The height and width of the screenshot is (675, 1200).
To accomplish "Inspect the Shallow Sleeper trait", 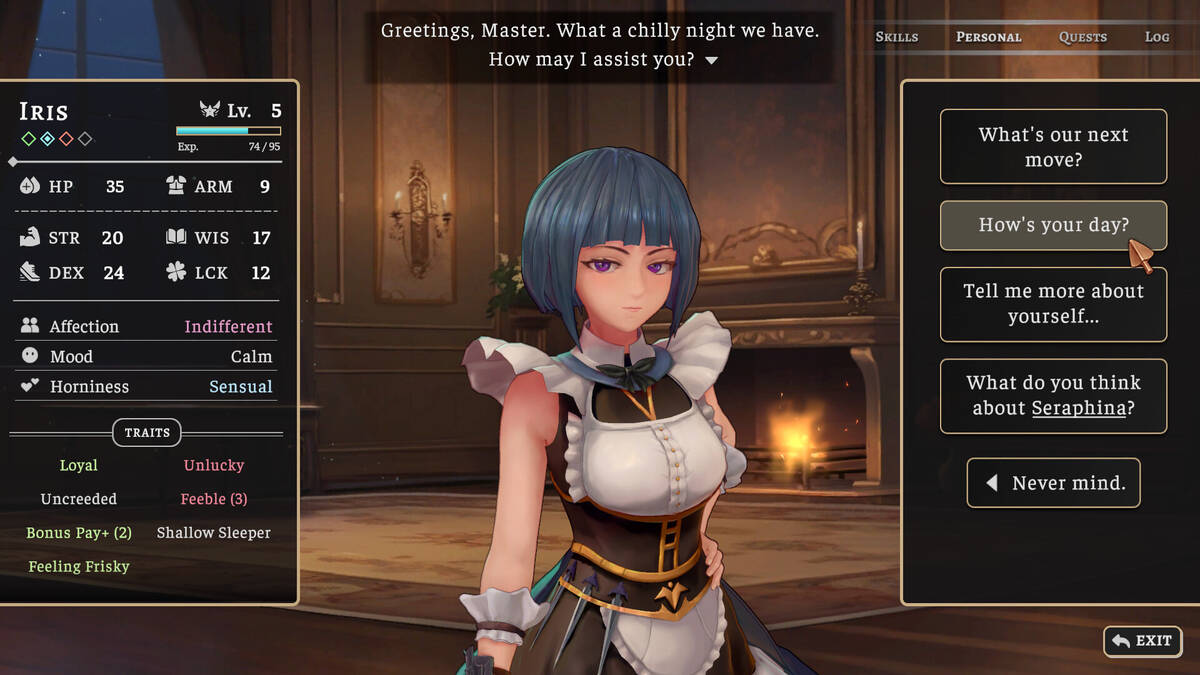I will coord(214,533).
